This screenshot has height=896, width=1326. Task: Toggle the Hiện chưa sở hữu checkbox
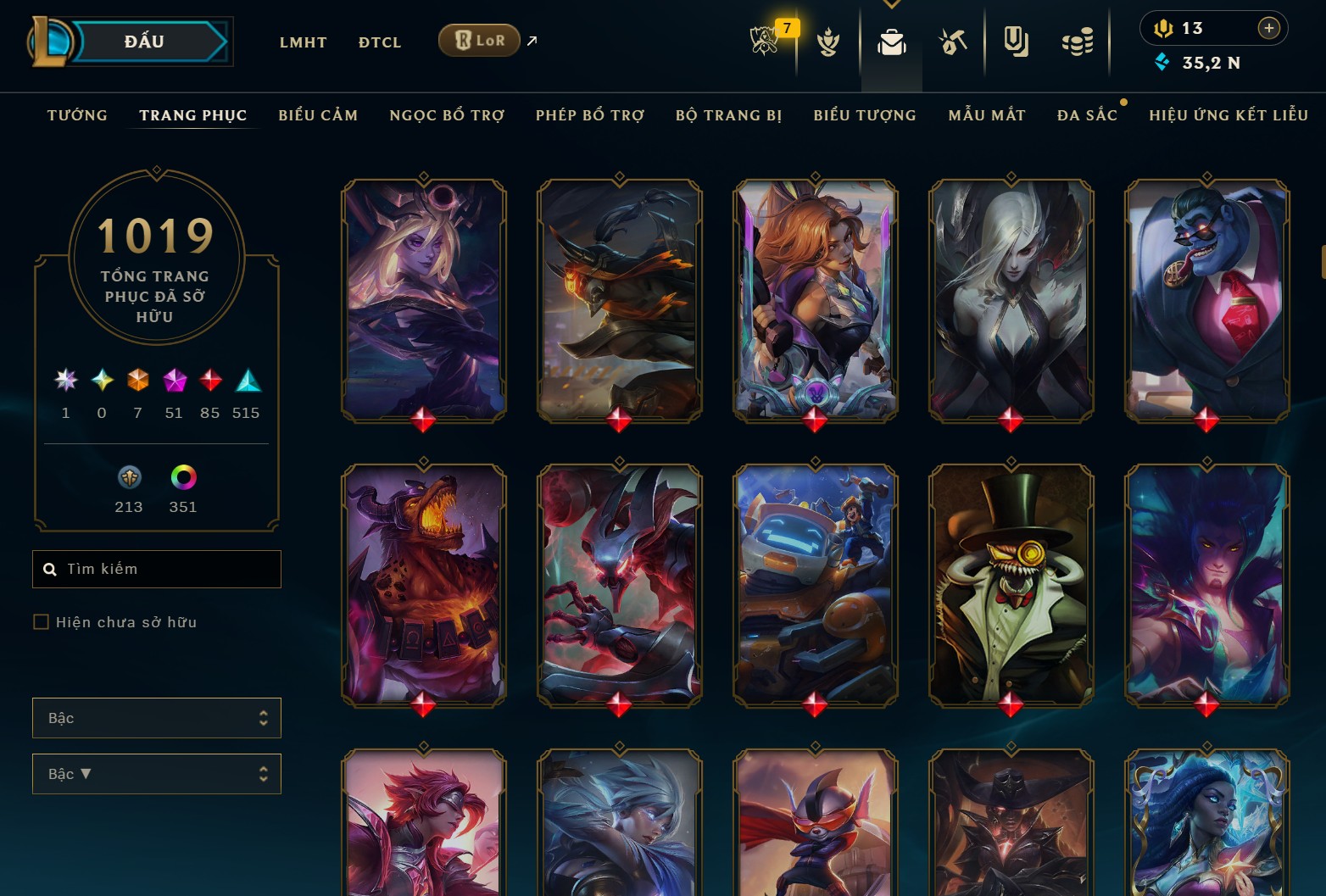click(41, 622)
